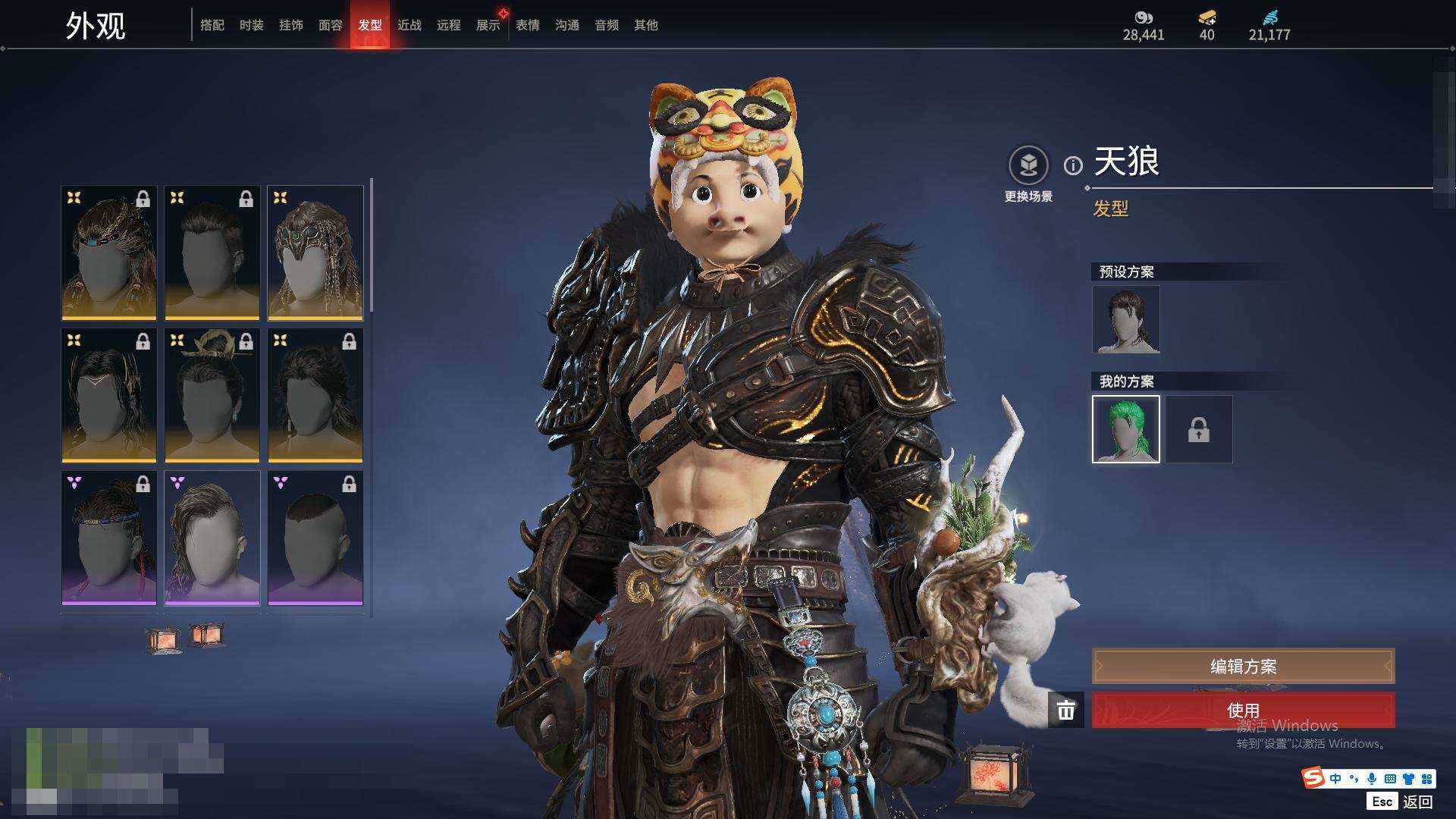Click the 编辑方案 button
This screenshot has width=1456, height=819.
tap(1243, 666)
